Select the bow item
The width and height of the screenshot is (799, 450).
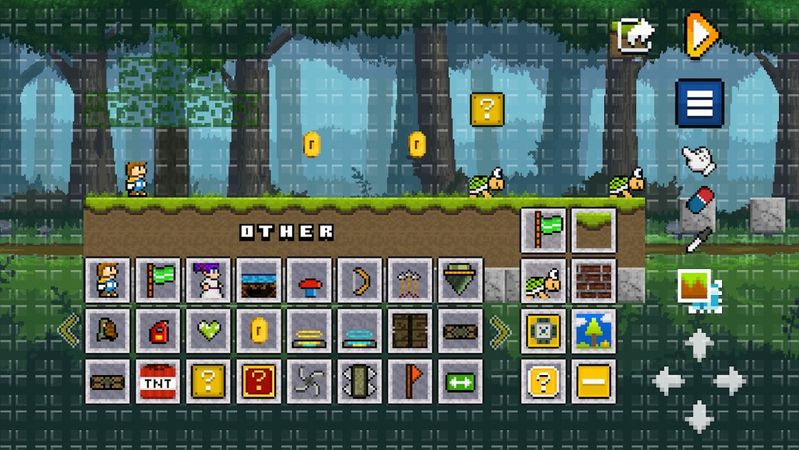(x=359, y=280)
